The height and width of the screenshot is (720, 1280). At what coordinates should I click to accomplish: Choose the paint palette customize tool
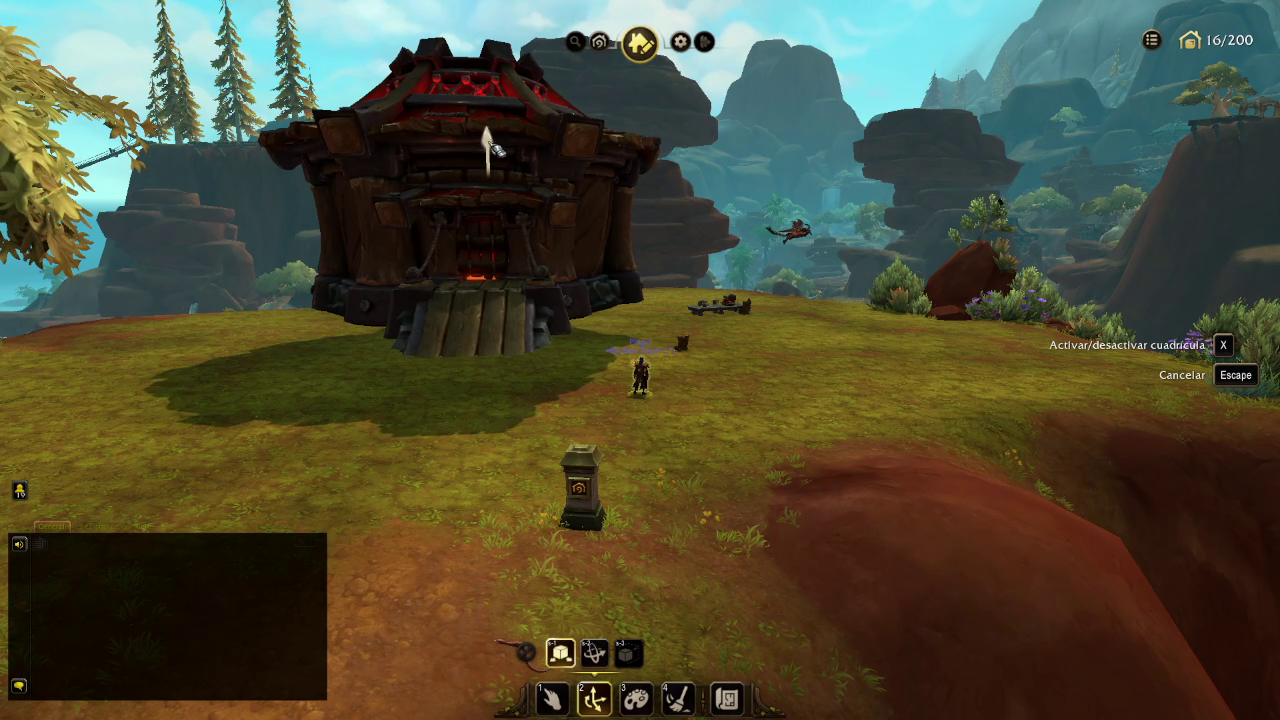coord(636,698)
